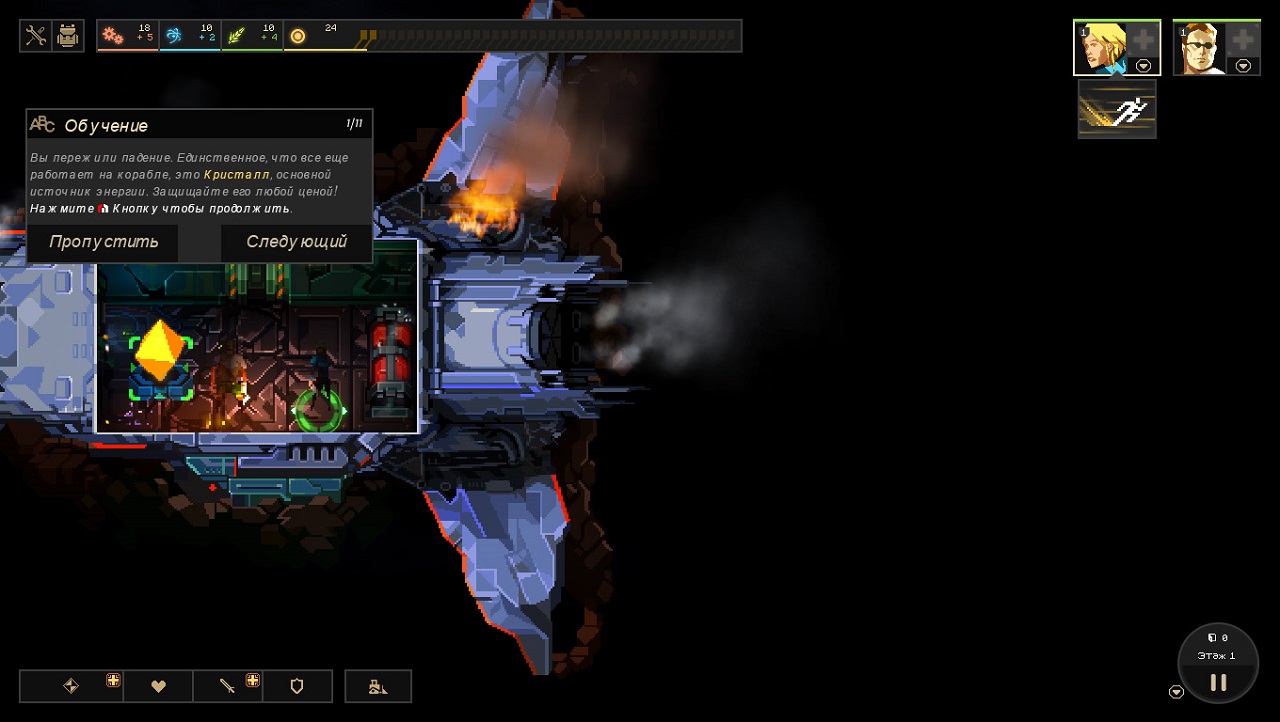Skip the tutorial with the Пропустить button
Viewport: 1280px width, 722px height.
(103, 242)
